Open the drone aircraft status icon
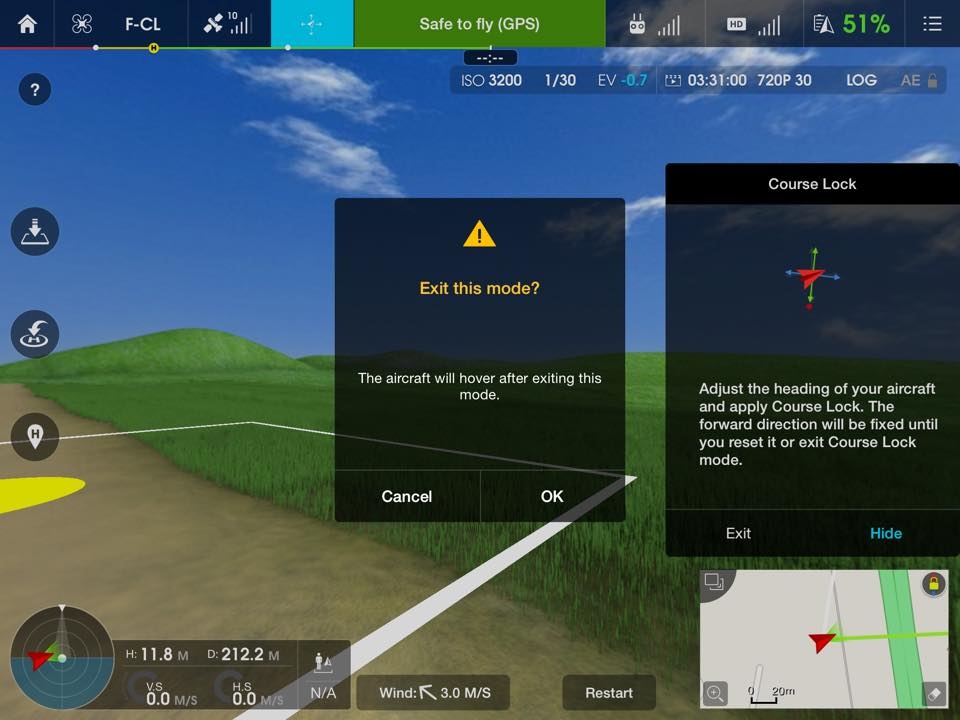Viewport: 960px width, 720px height. (82, 24)
